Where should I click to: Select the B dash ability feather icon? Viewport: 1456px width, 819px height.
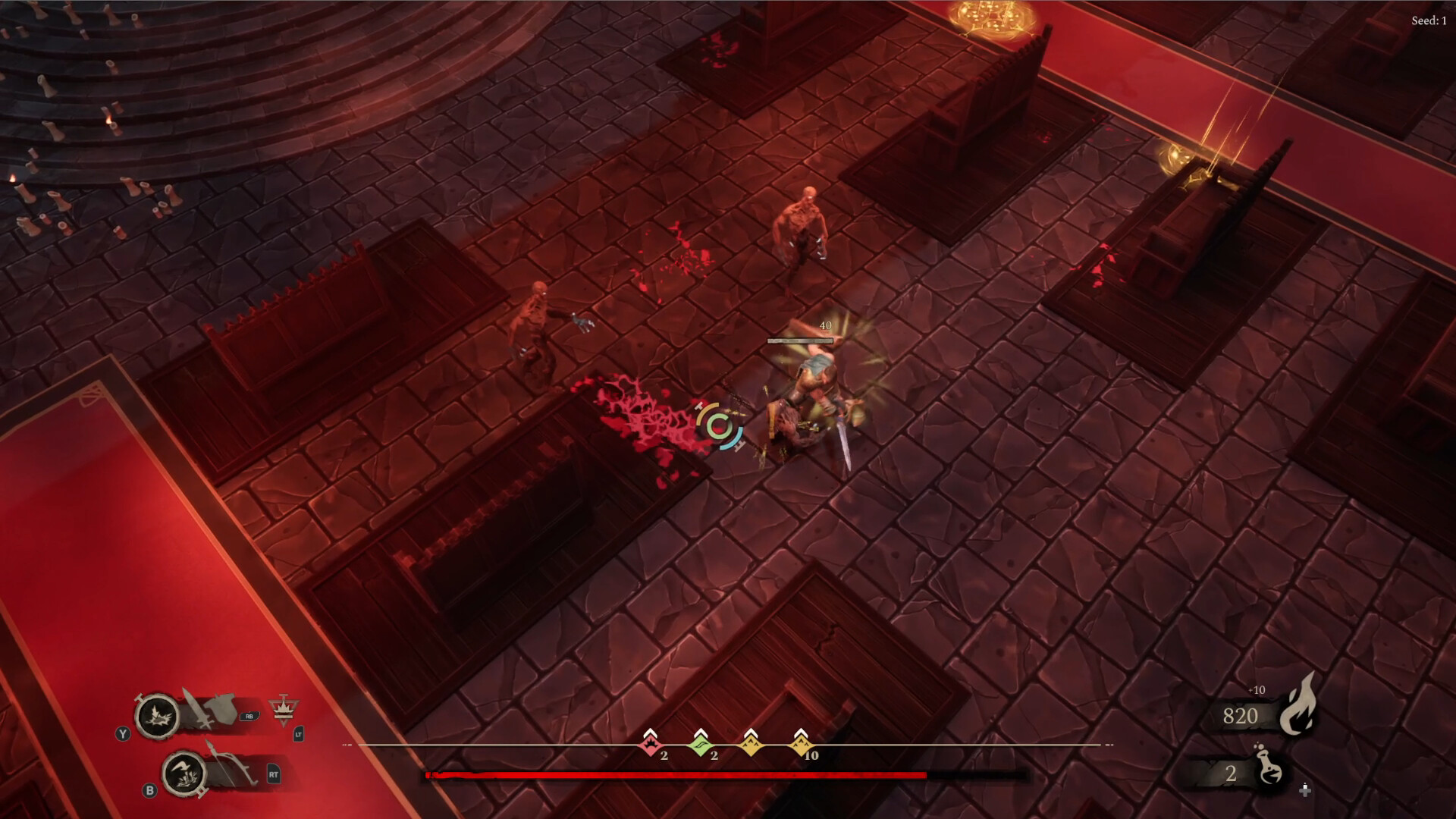[183, 773]
